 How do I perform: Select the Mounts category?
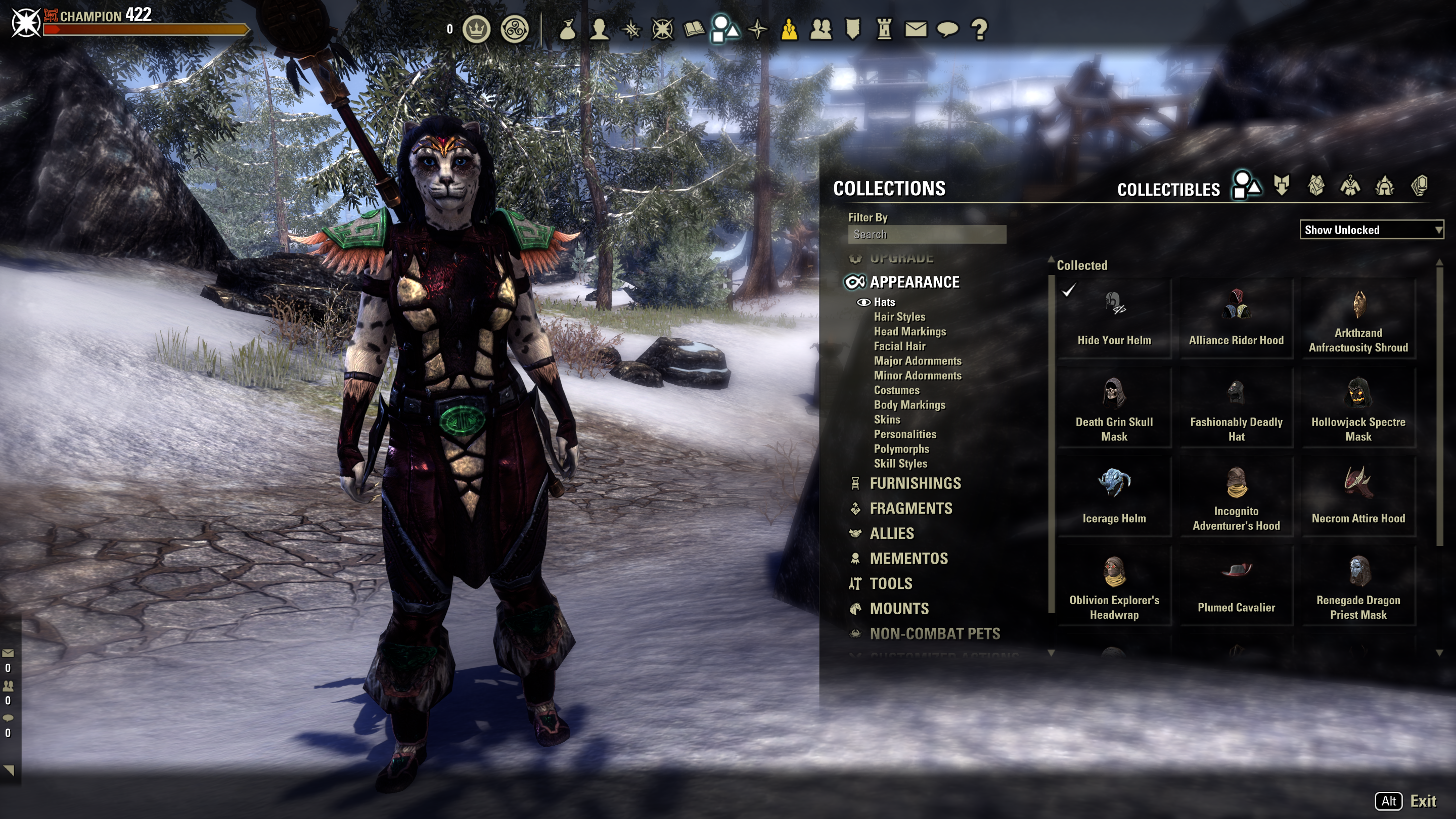click(899, 609)
